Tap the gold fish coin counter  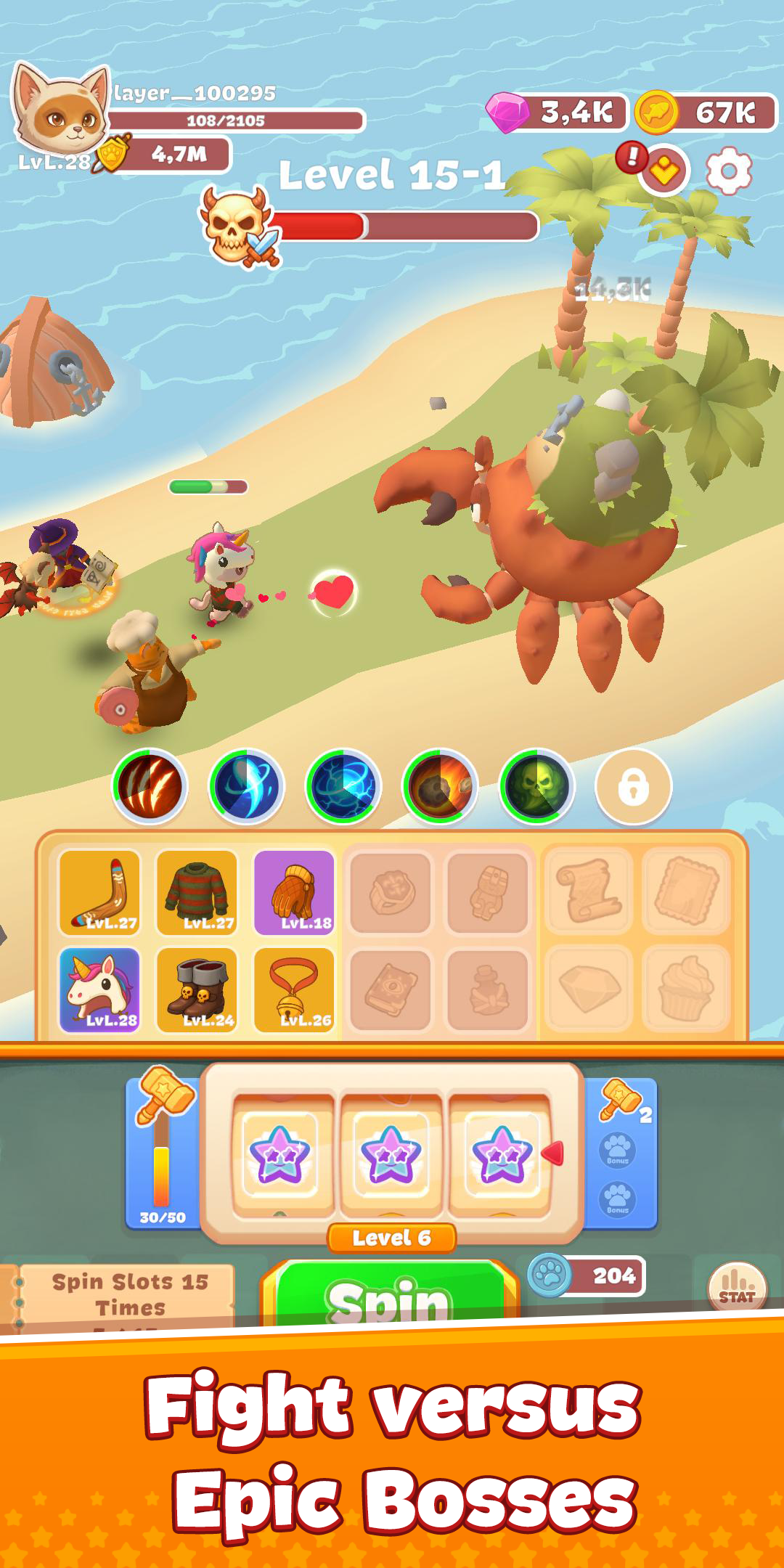(x=706, y=113)
